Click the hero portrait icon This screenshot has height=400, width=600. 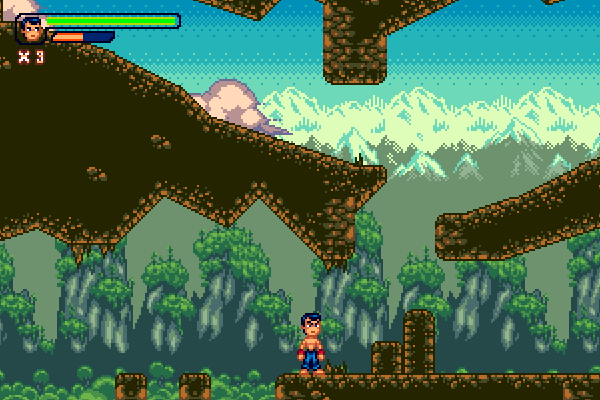coord(31,29)
